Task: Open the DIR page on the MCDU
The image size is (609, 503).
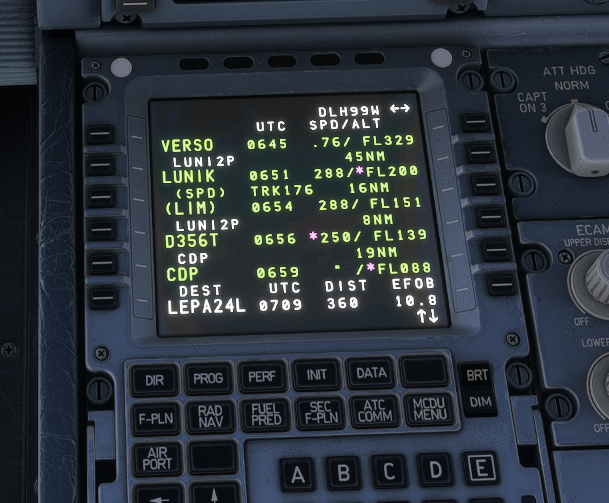Action: click(155, 380)
